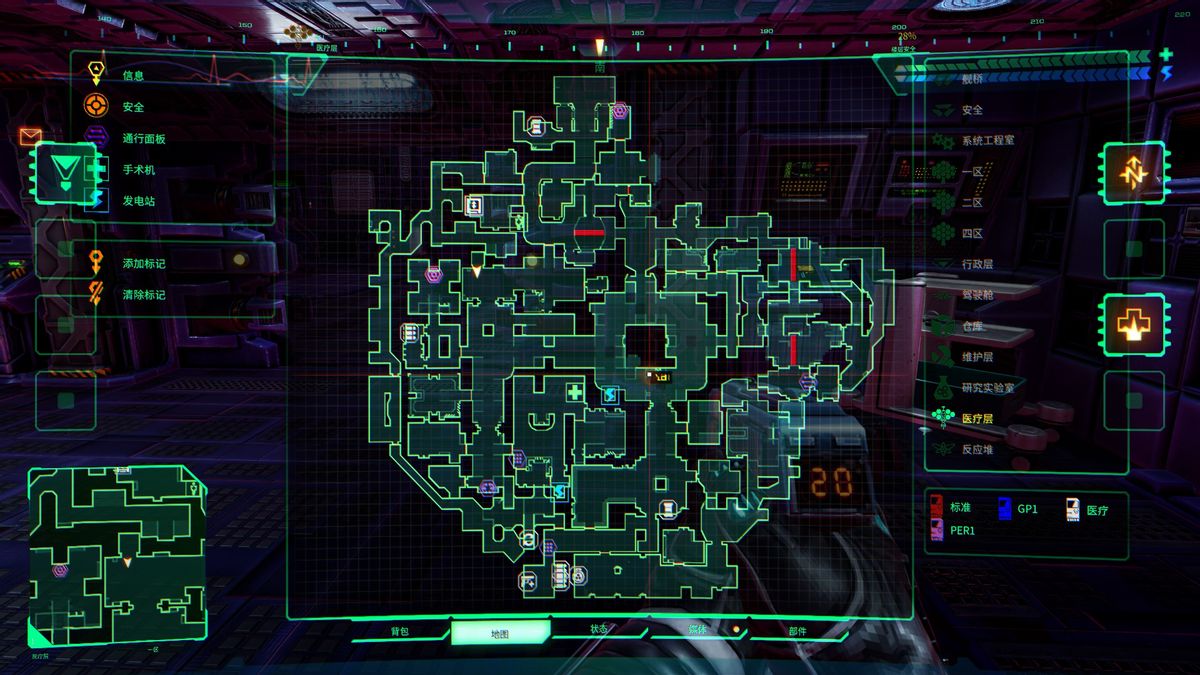The height and width of the screenshot is (675, 1200).
Task: Toggle the 通行面板 filter
Action: click(143, 139)
